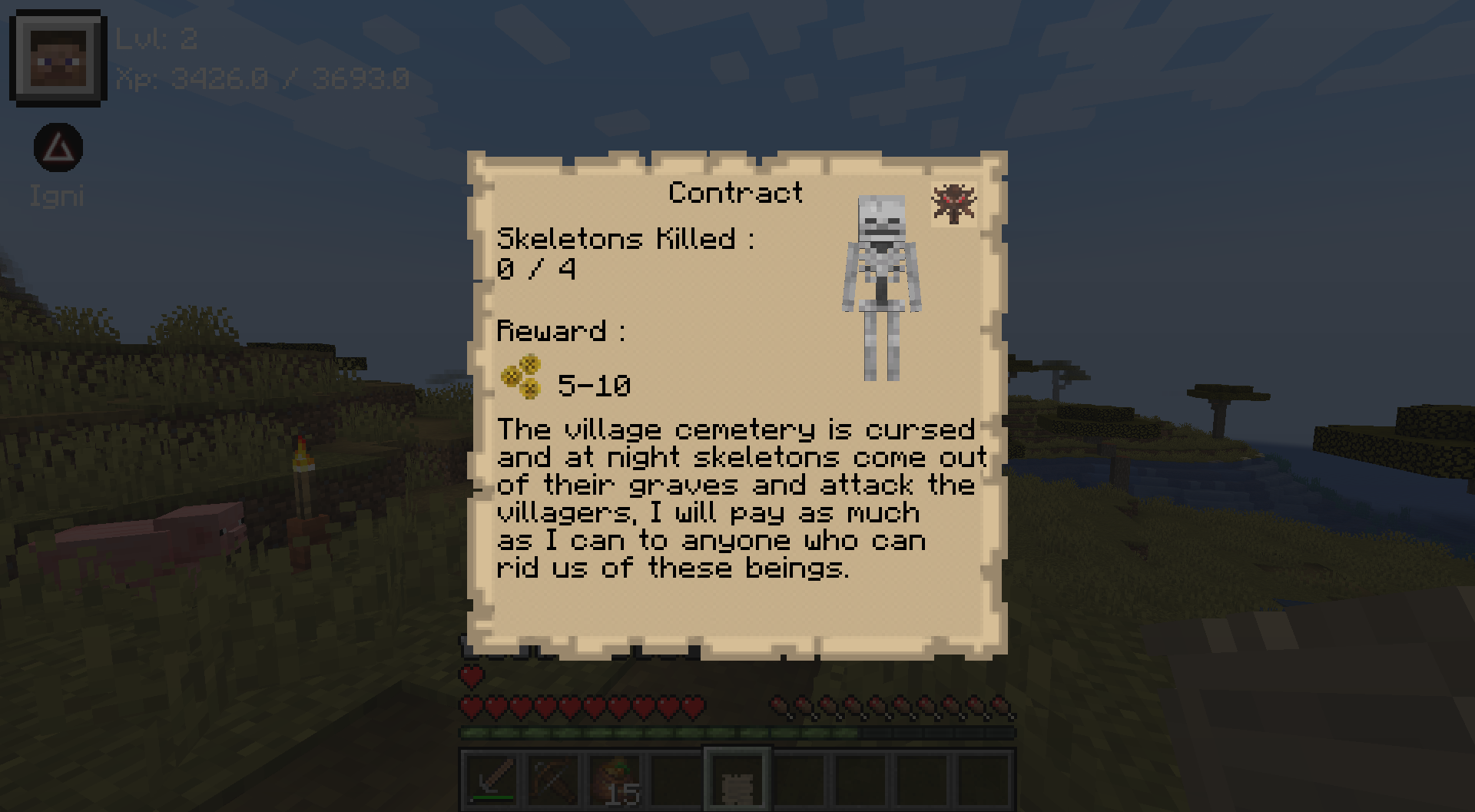Select the spider emblem on the contract

click(x=956, y=204)
